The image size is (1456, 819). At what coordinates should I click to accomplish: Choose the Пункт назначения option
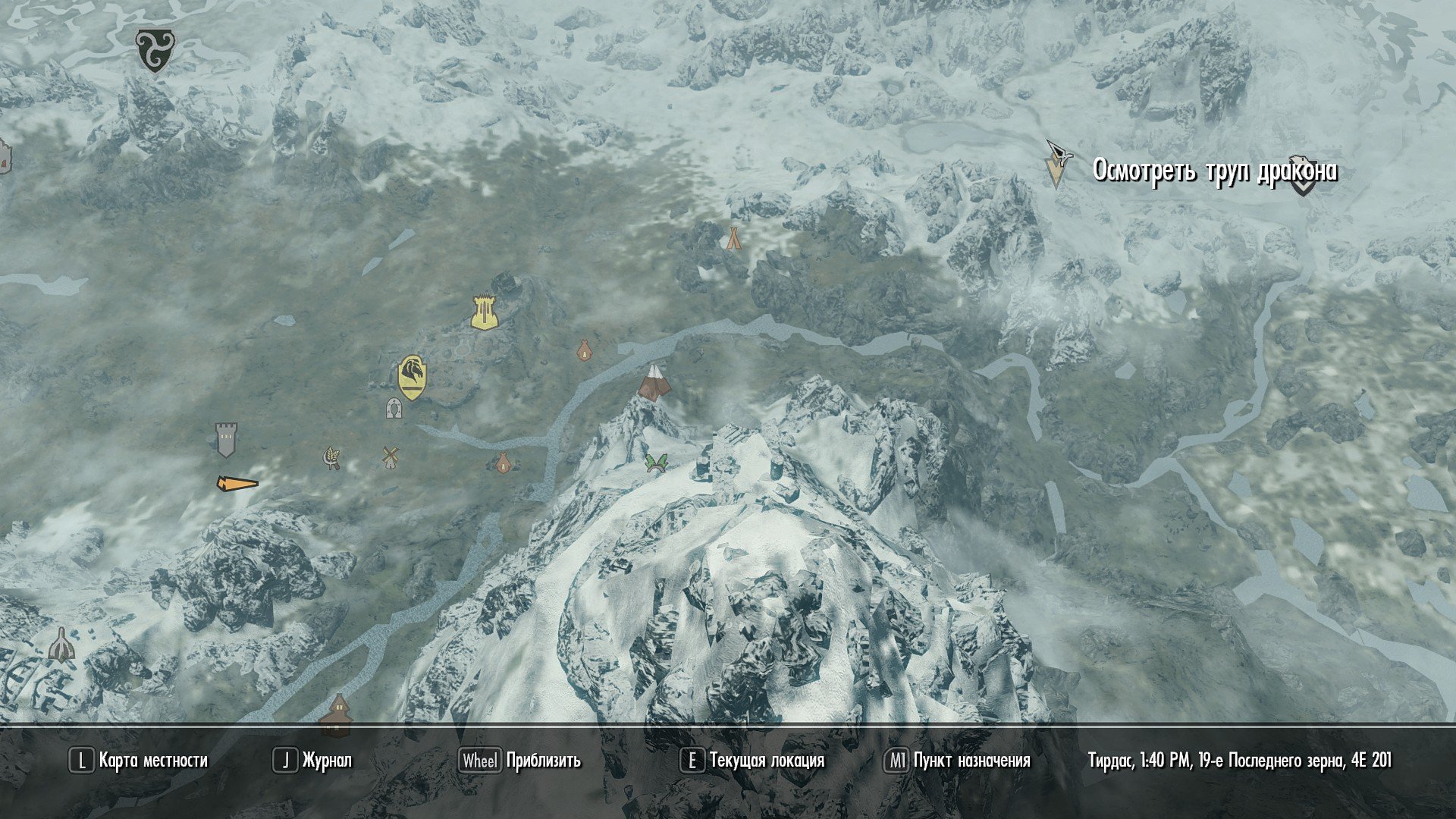(958, 761)
